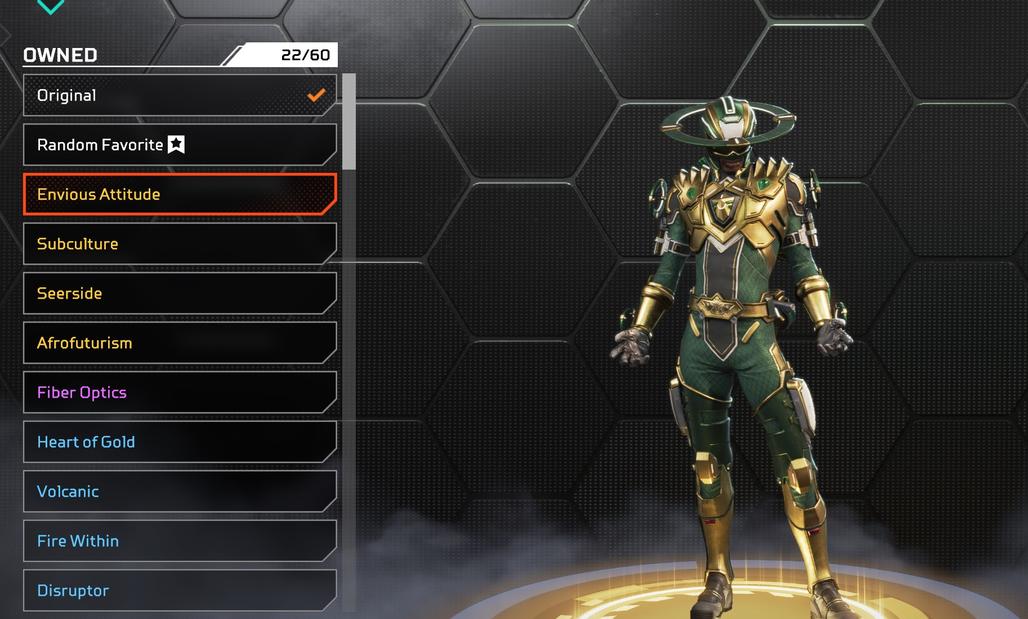Pick the Fire Within skin
1028x619 pixels.
(x=180, y=541)
